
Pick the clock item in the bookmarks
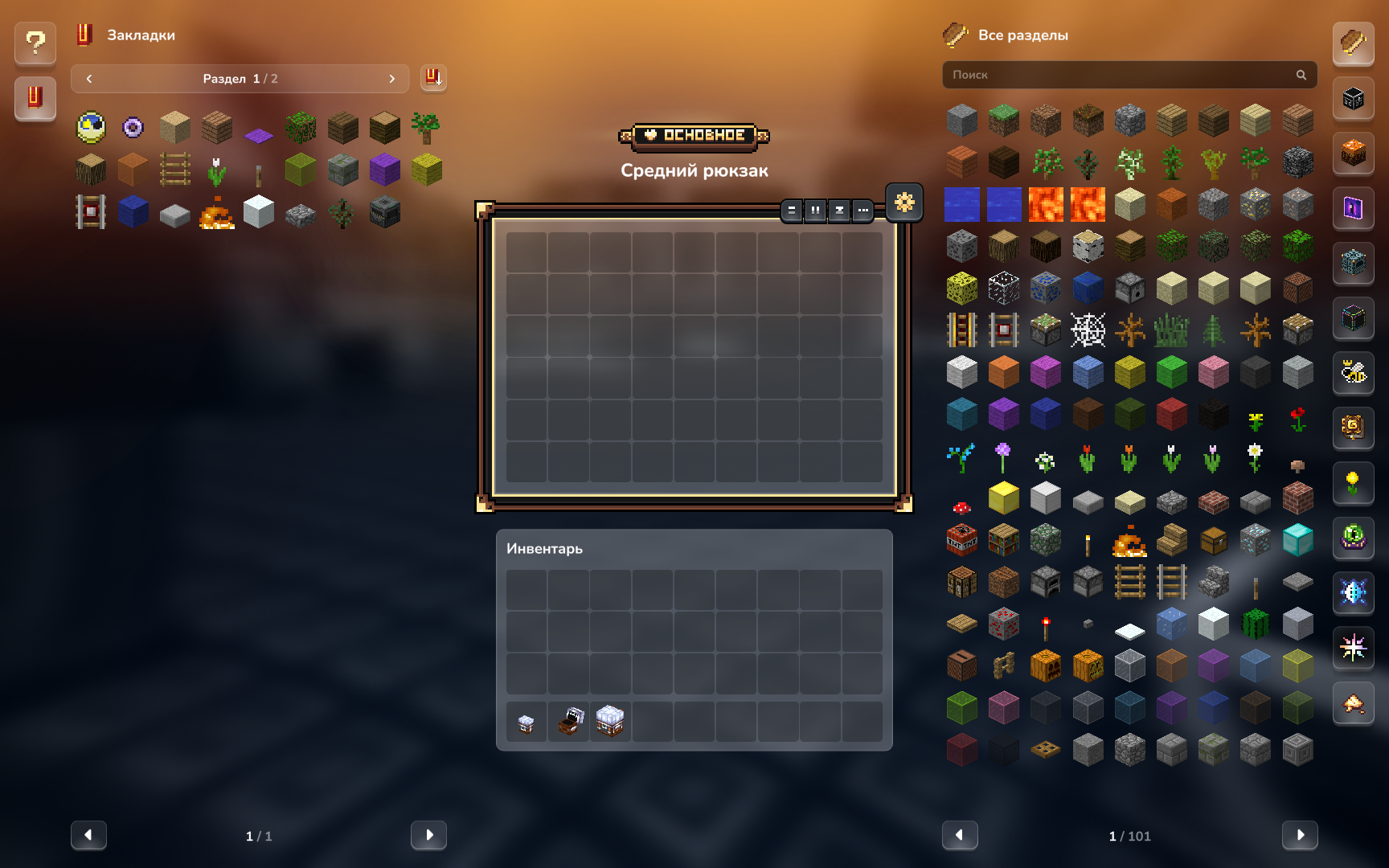(x=91, y=127)
